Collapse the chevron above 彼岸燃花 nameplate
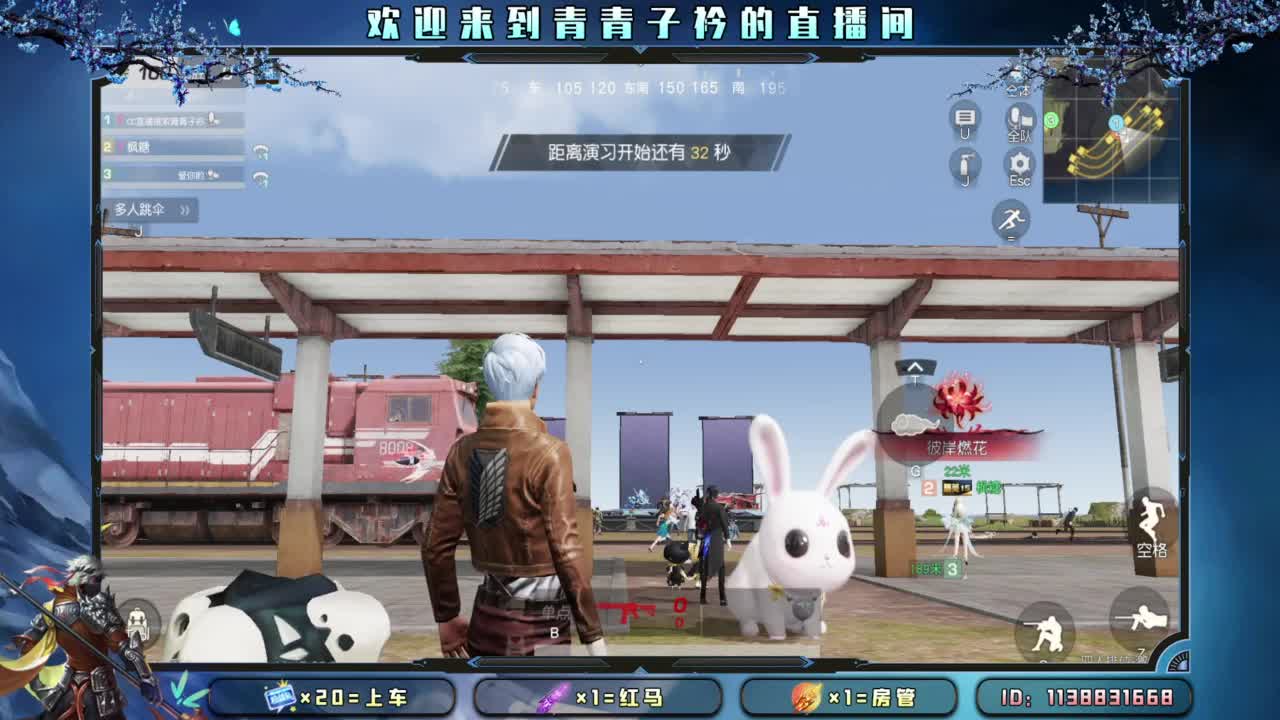 (915, 368)
